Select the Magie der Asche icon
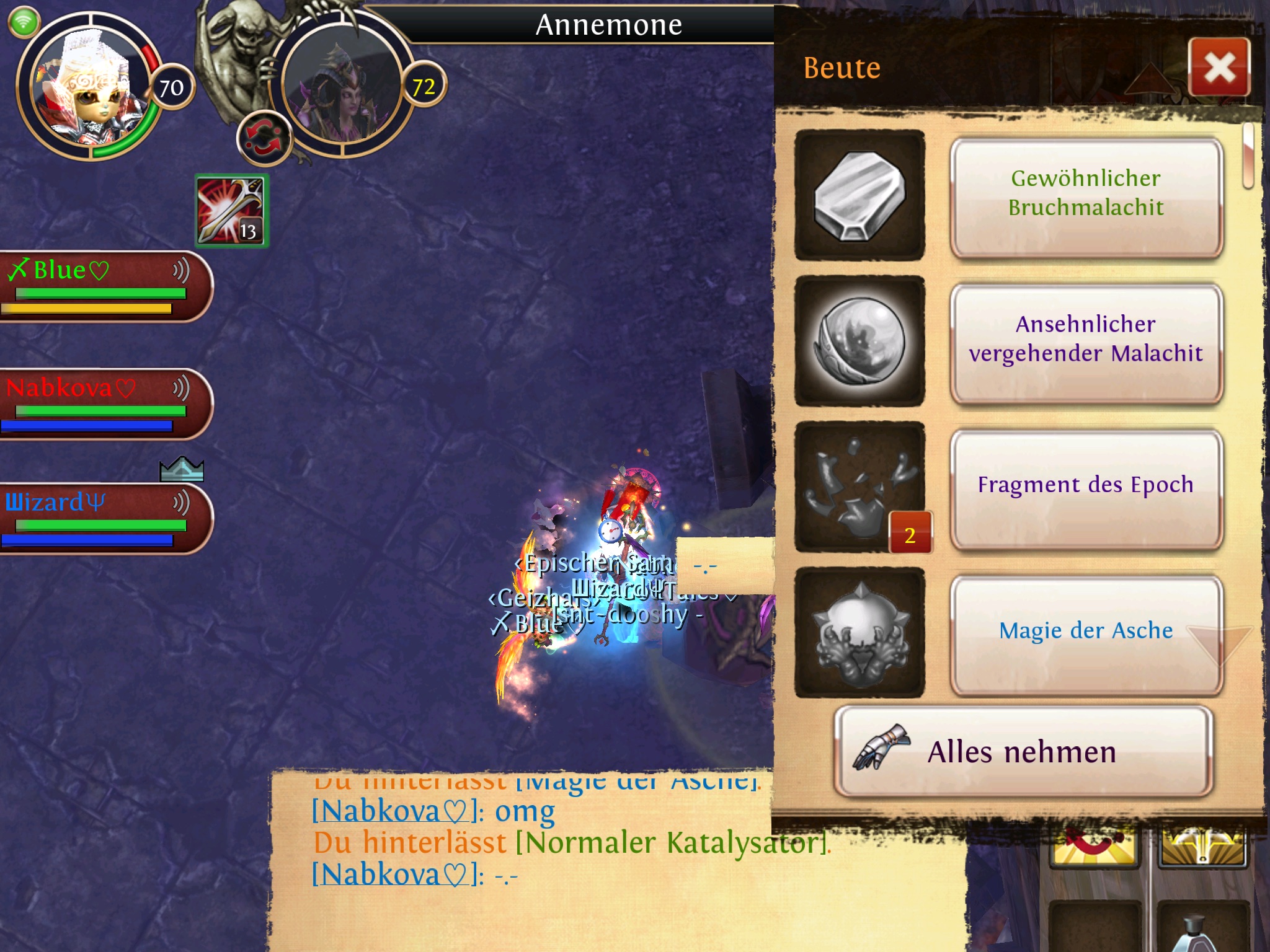 (859, 632)
